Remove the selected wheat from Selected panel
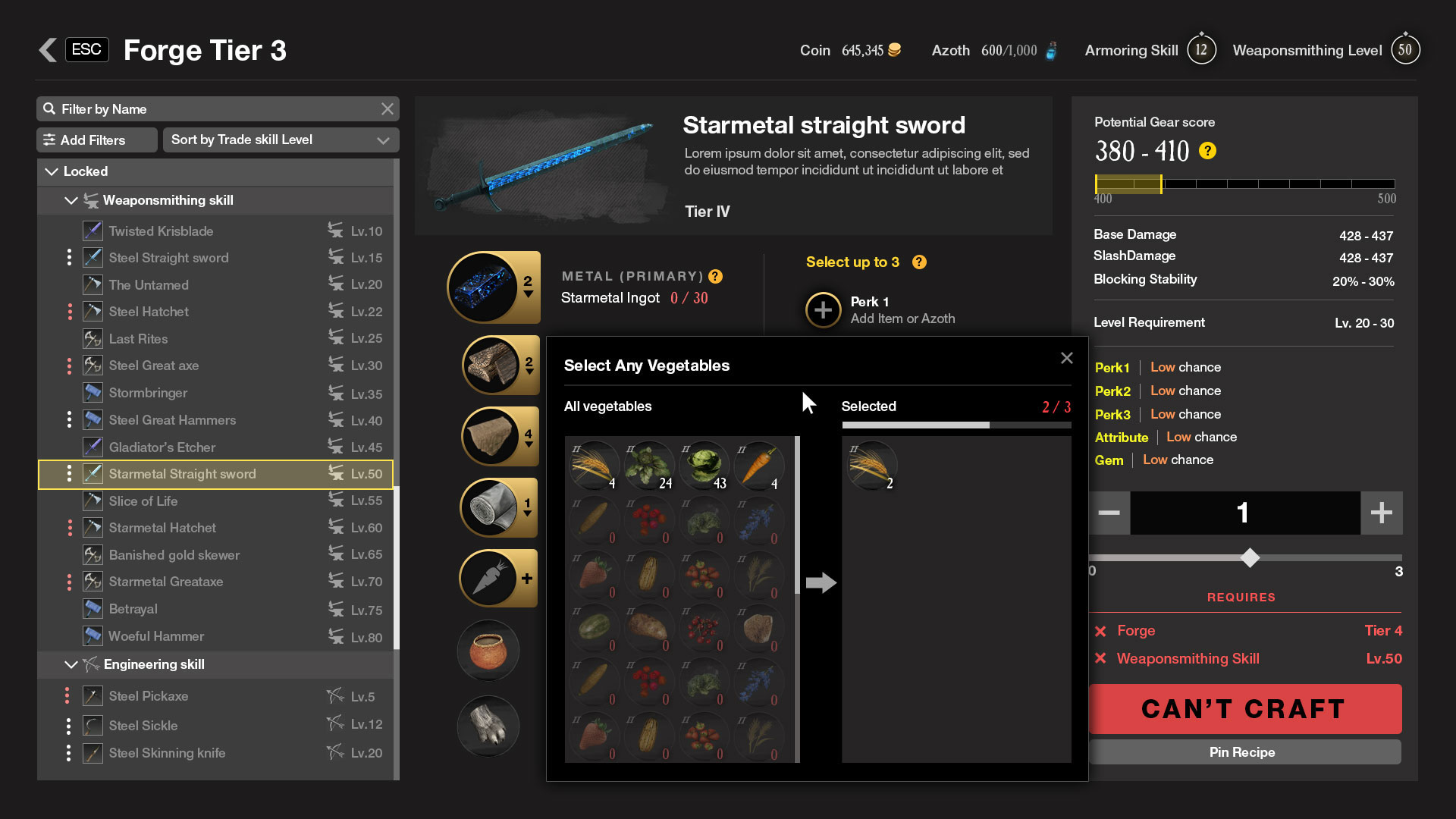Image resolution: width=1456 pixels, height=819 pixels. tap(871, 465)
